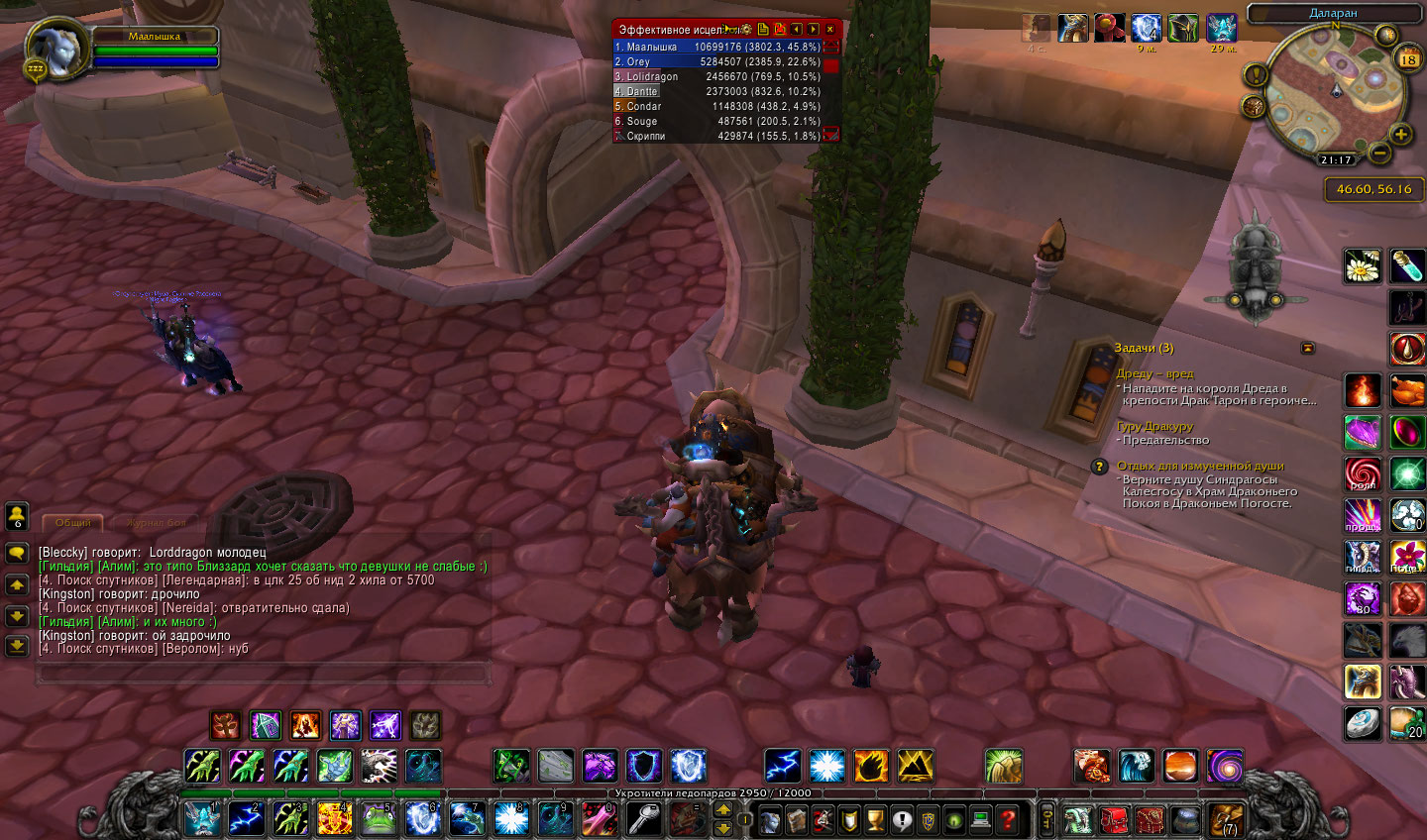Screen dimensions: 1427x840
Task: Open the Журнал боя combat log tab
Action: [x=156, y=522]
